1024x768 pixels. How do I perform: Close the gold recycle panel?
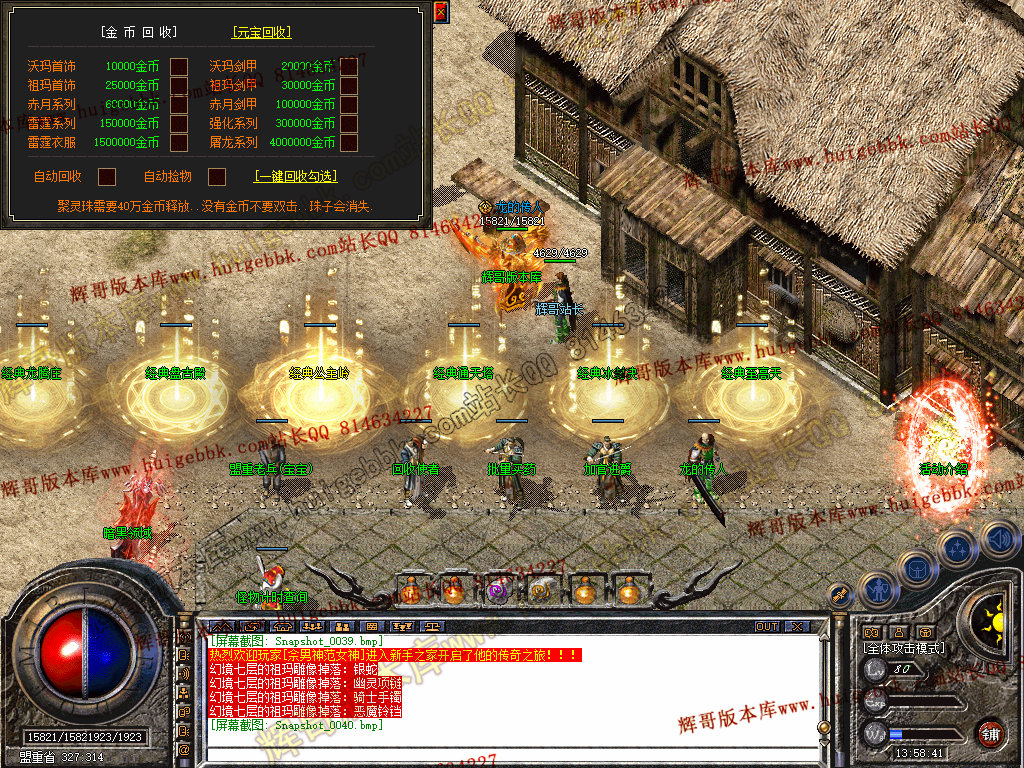[441, 12]
